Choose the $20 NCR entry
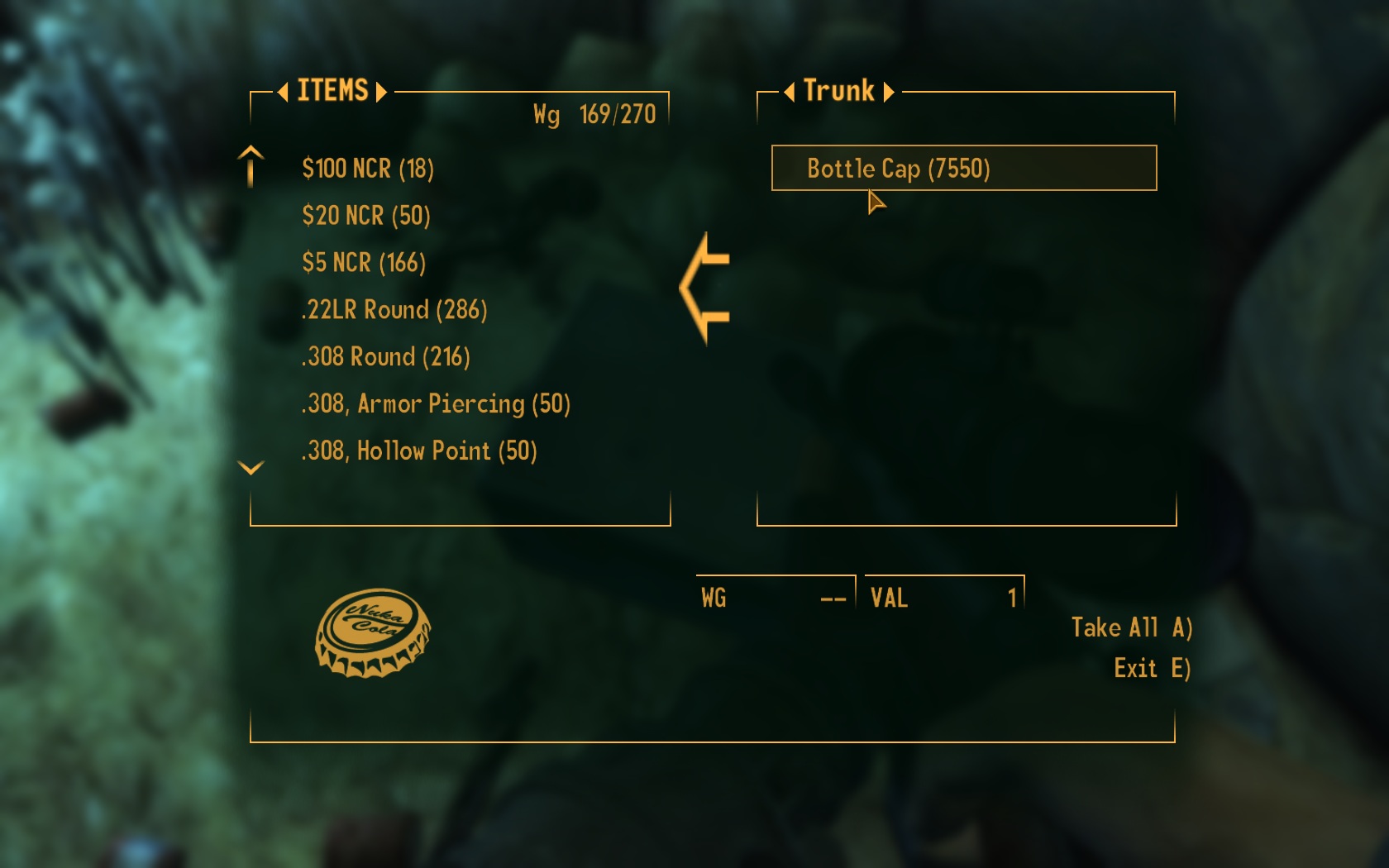This screenshot has height=868, width=1389. pyautogui.click(x=366, y=216)
